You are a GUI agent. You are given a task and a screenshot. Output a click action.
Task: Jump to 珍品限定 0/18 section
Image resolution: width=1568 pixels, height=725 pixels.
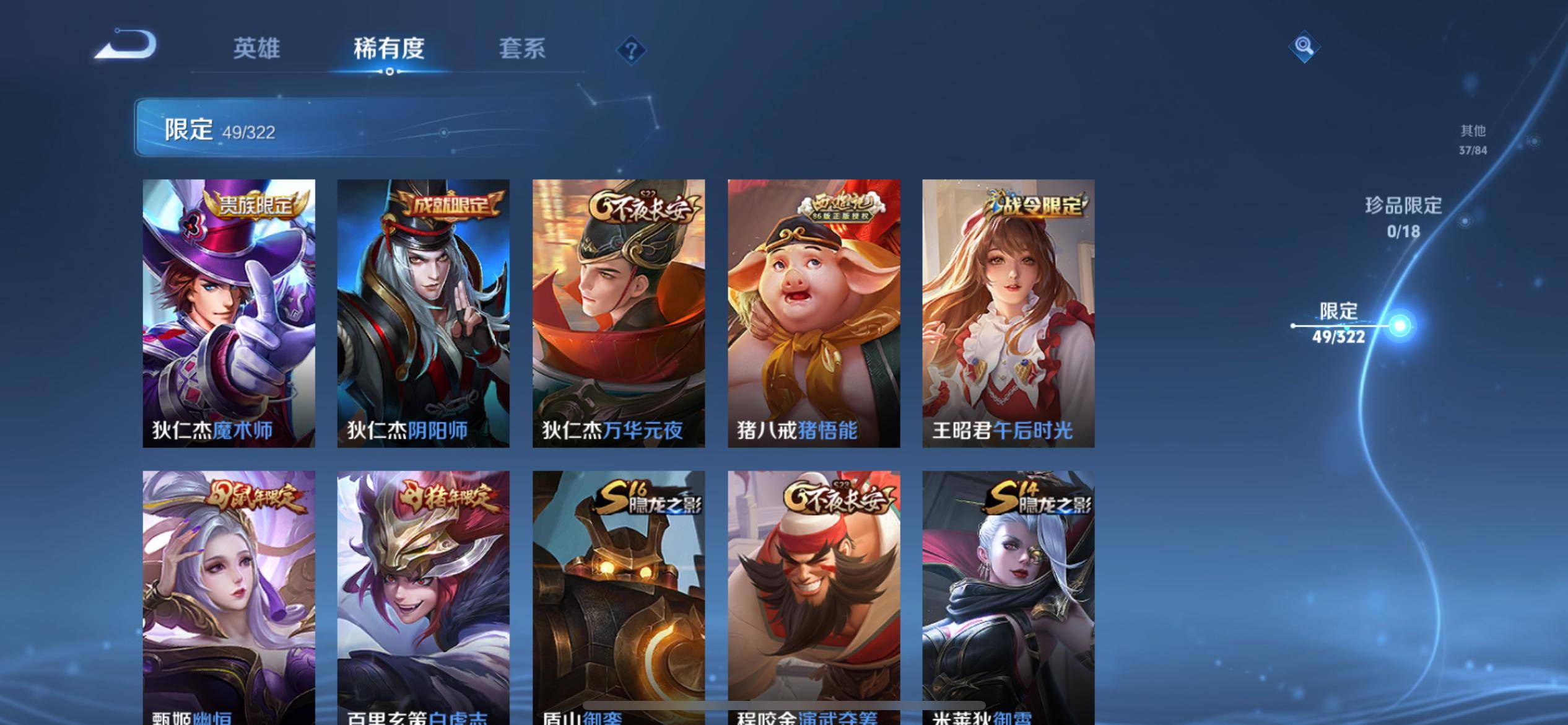click(1403, 217)
